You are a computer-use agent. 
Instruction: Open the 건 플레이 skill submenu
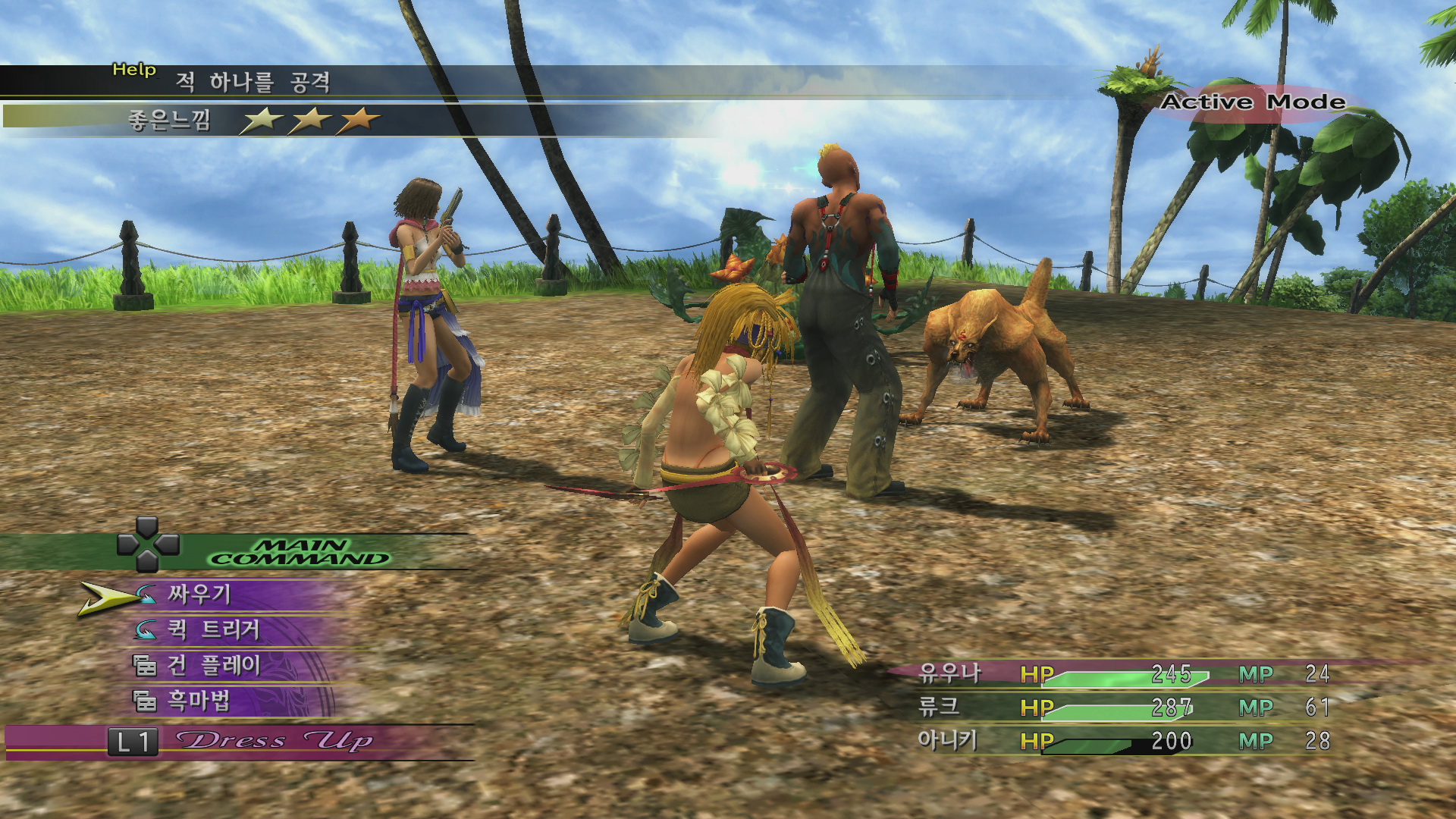pyautogui.click(x=214, y=665)
